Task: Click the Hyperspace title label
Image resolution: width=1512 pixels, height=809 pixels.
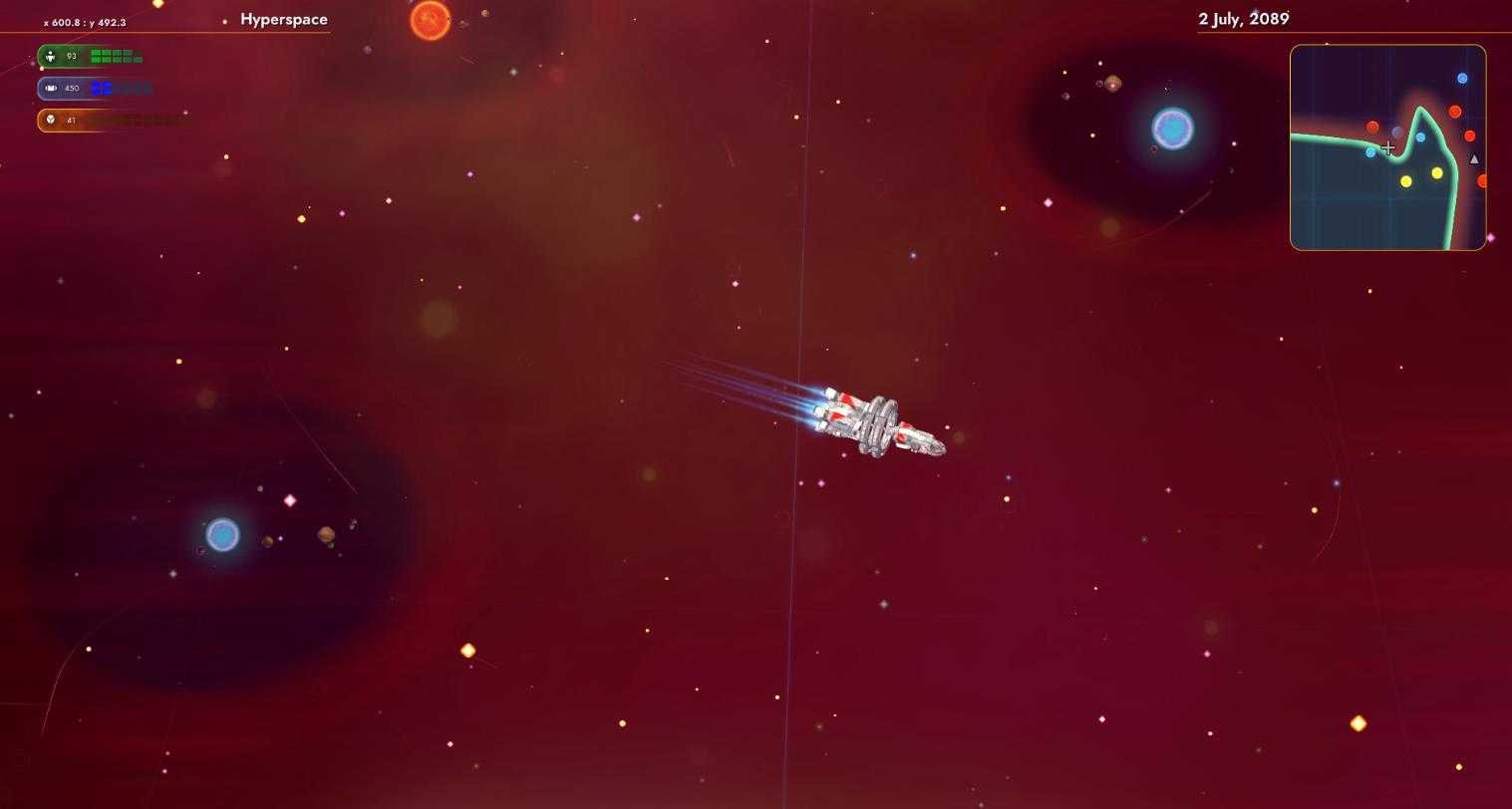Action: click(x=283, y=18)
